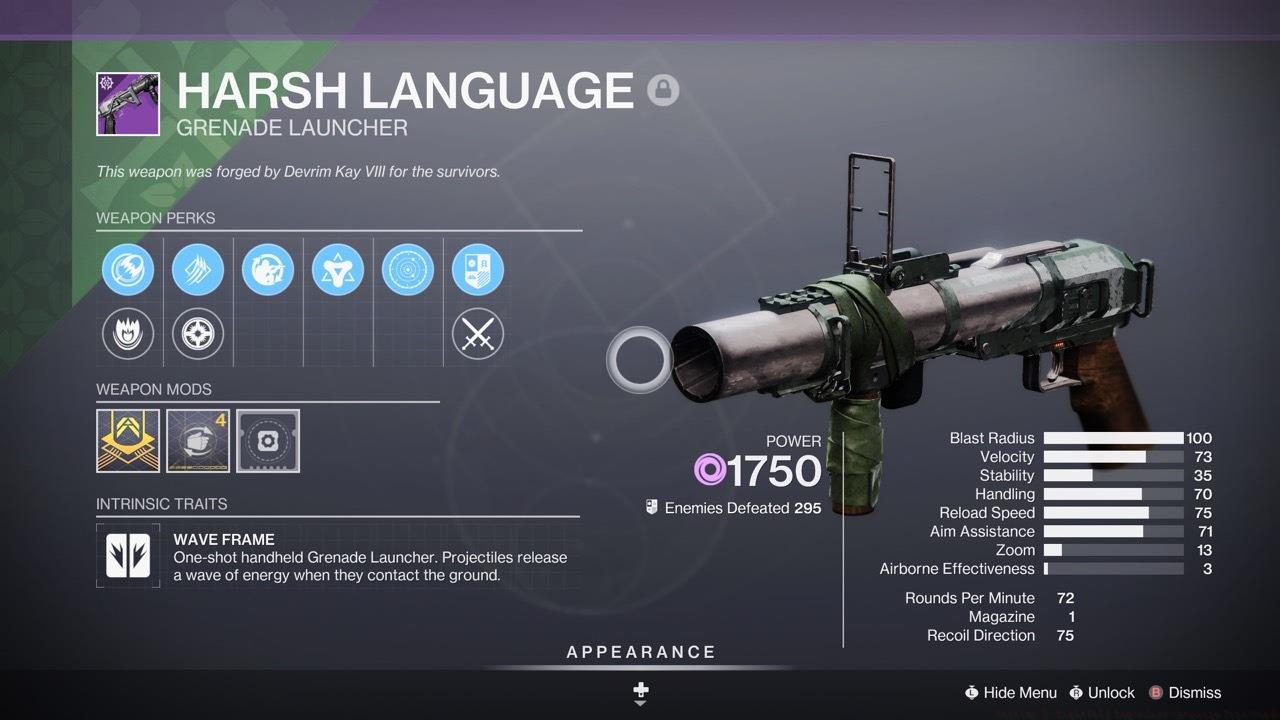Image resolution: width=1280 pixels, height=720 pixels.
Task: Pick the compass-wheel magazine perk option
Action: pyautogui.click(x=198, y=334)
